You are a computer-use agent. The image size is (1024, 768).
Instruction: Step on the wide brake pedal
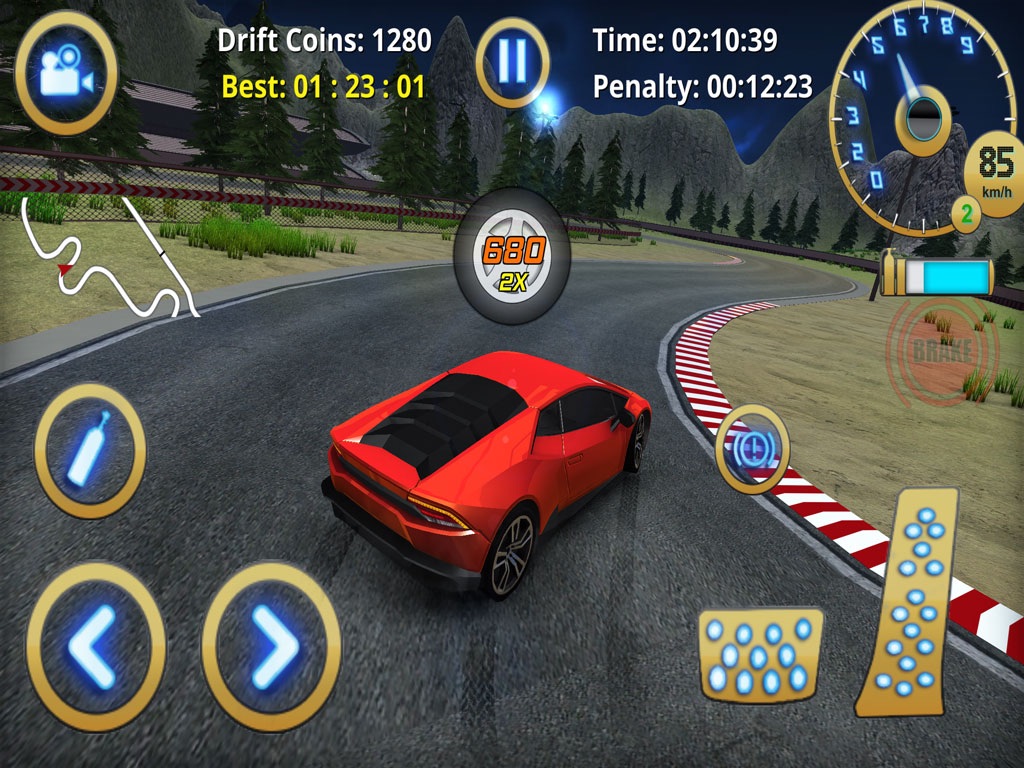click(760, 655)
